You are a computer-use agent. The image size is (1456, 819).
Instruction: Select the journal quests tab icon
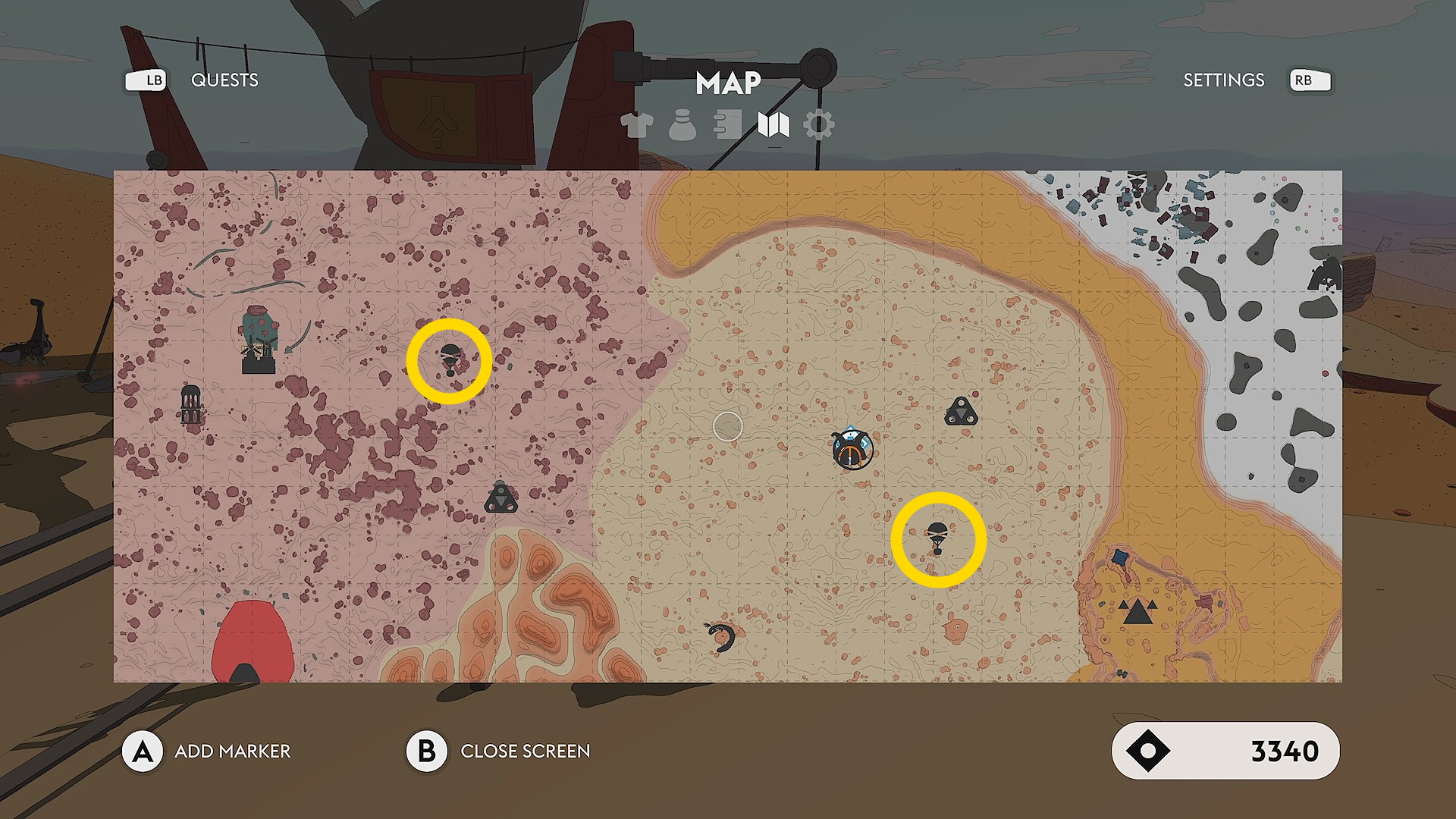pos(727,125)
